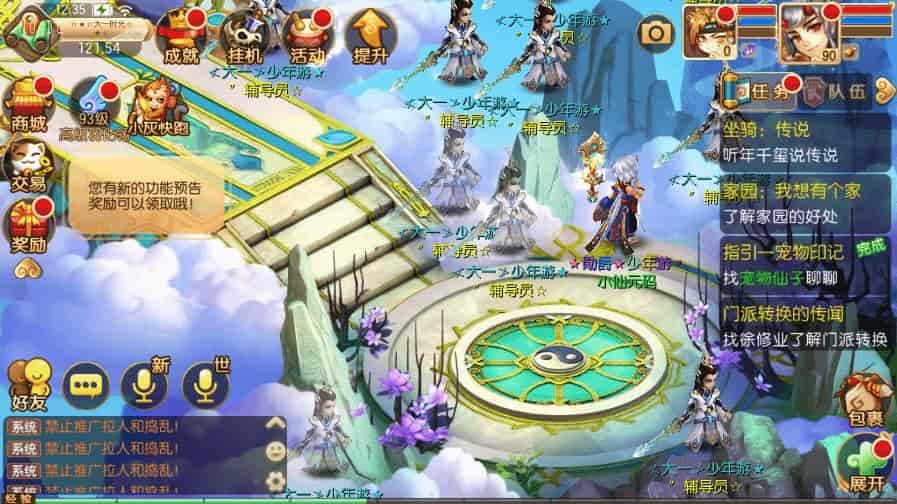Open the 活动 events menu
This screenshot has height=504, width=897.
[x=305, y=37]
